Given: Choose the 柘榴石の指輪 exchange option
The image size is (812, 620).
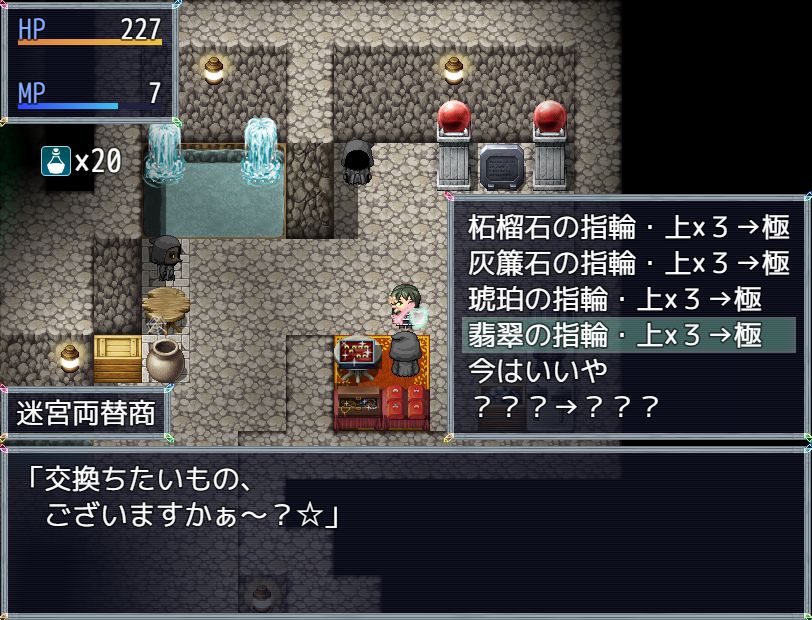Looking at the screenshot, I should (629, 227).
